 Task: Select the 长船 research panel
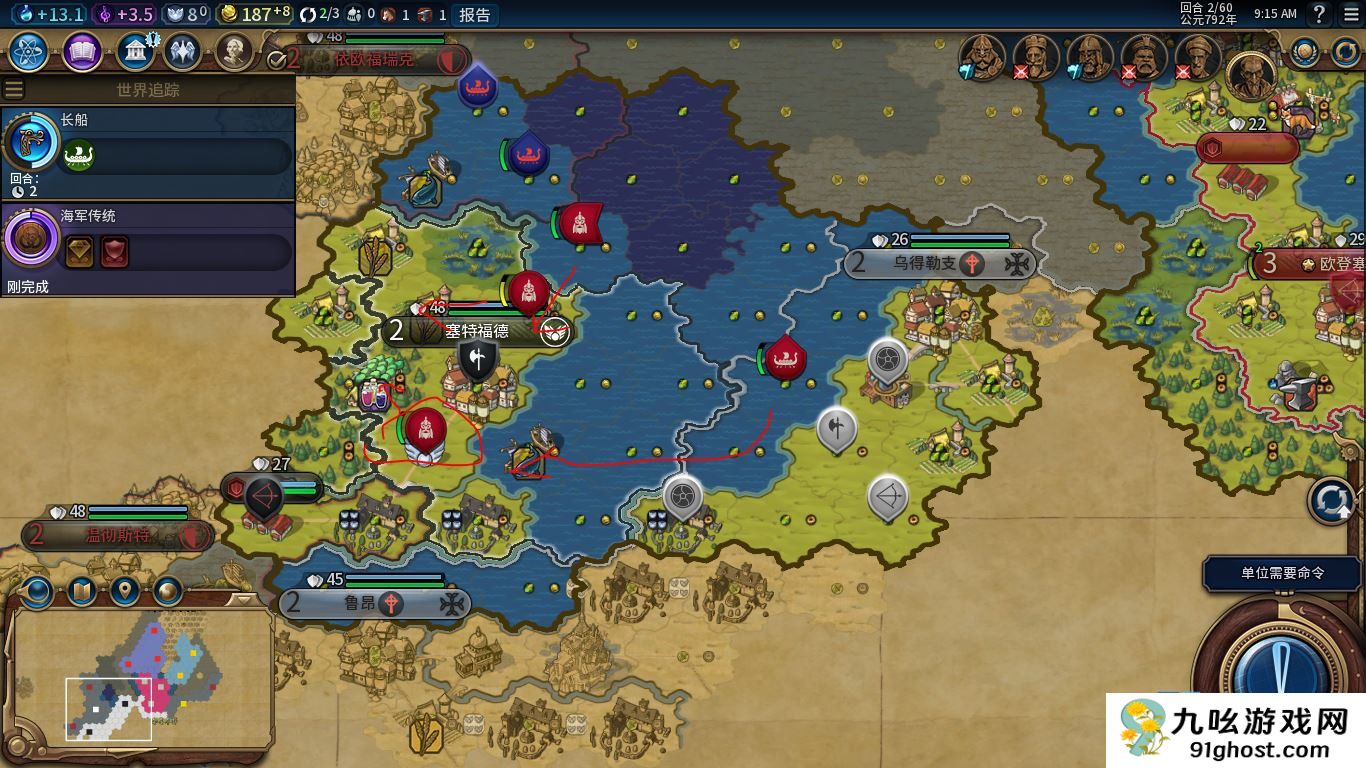[x=148, y=152]
